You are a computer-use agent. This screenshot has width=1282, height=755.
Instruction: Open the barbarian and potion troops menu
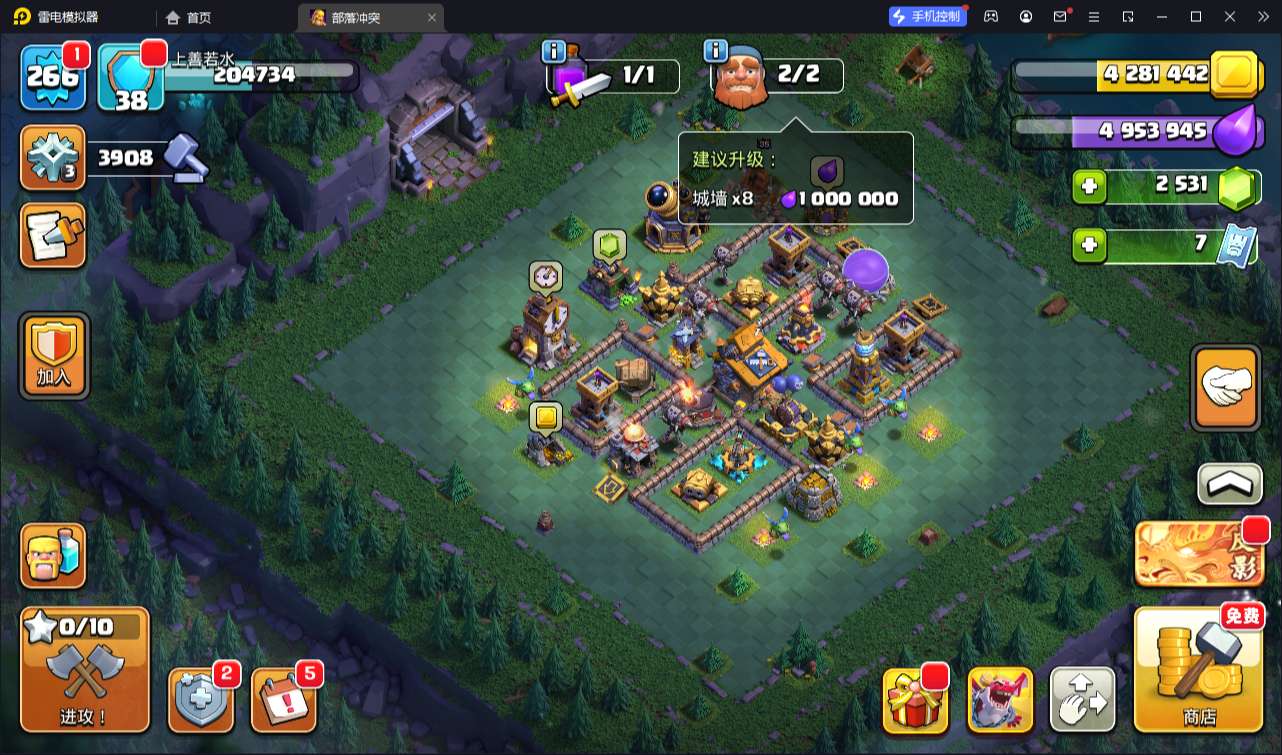(x=53, y=556)
